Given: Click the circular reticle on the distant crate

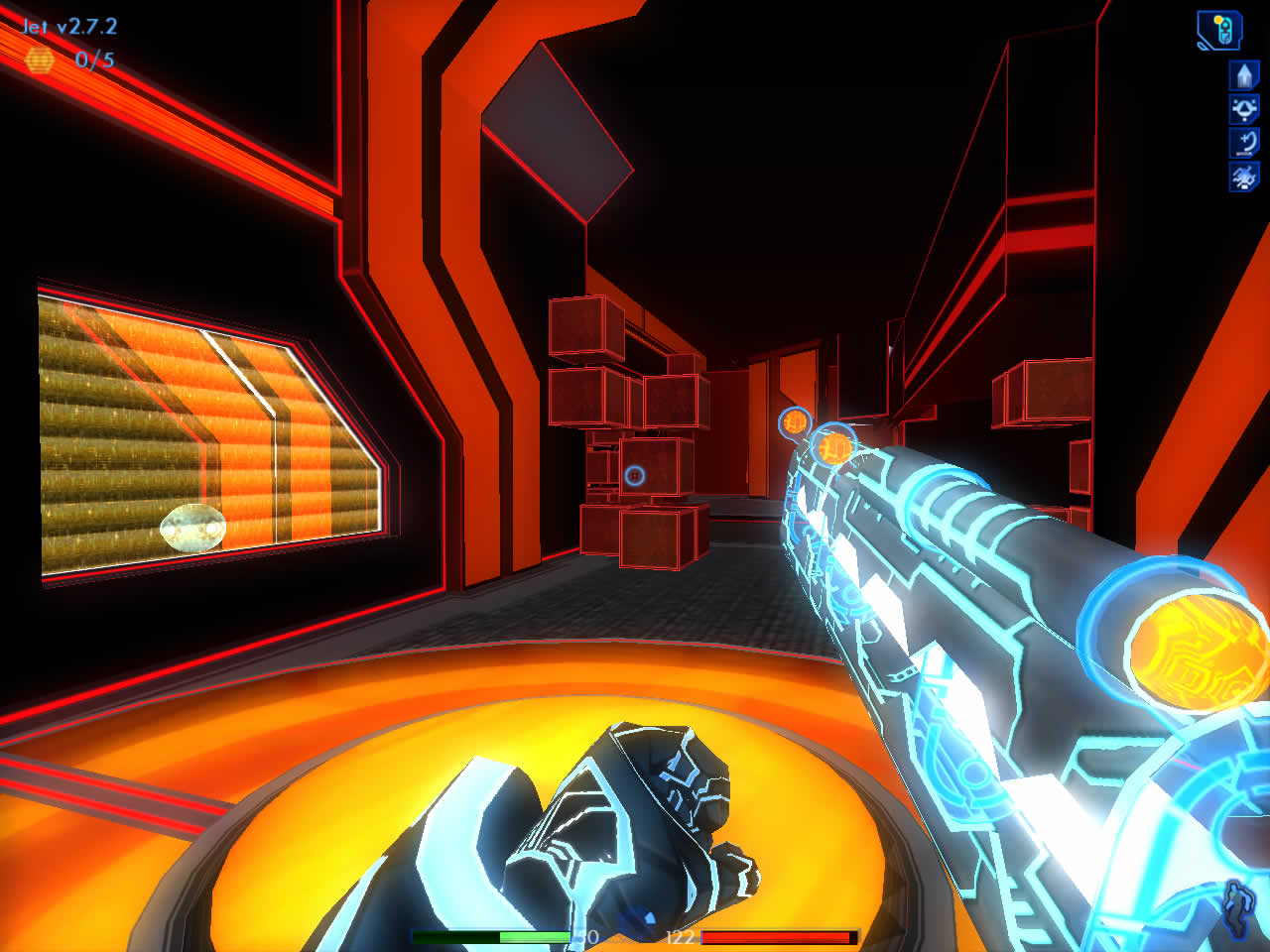Looking at the screenshot, I should click(636, 473).
